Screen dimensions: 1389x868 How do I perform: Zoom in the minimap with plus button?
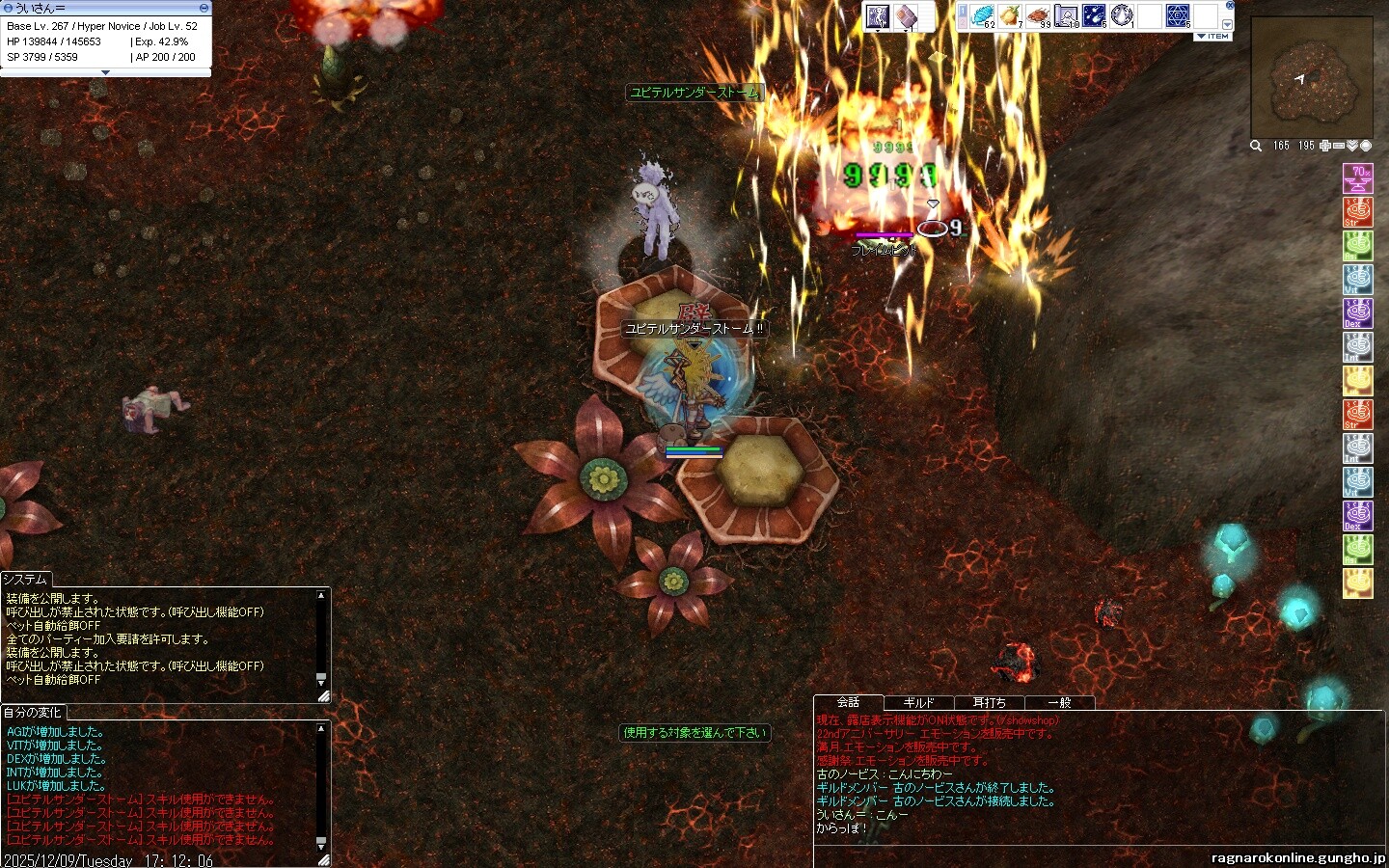coord(1326,146)
